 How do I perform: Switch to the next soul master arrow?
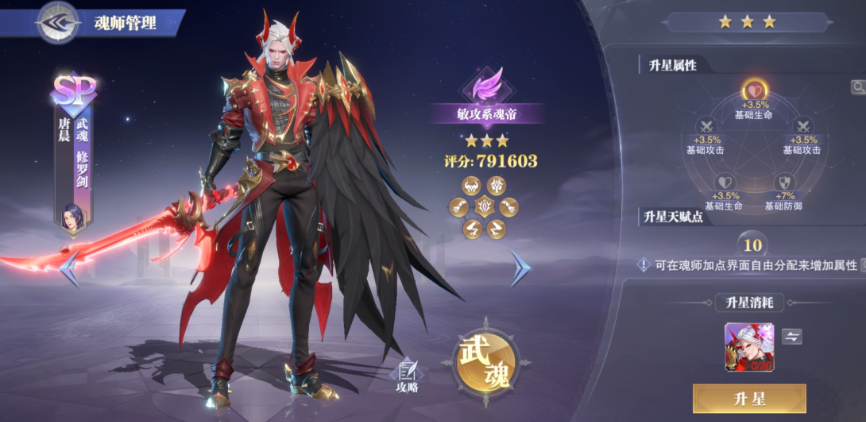click(x=520, y=267)
